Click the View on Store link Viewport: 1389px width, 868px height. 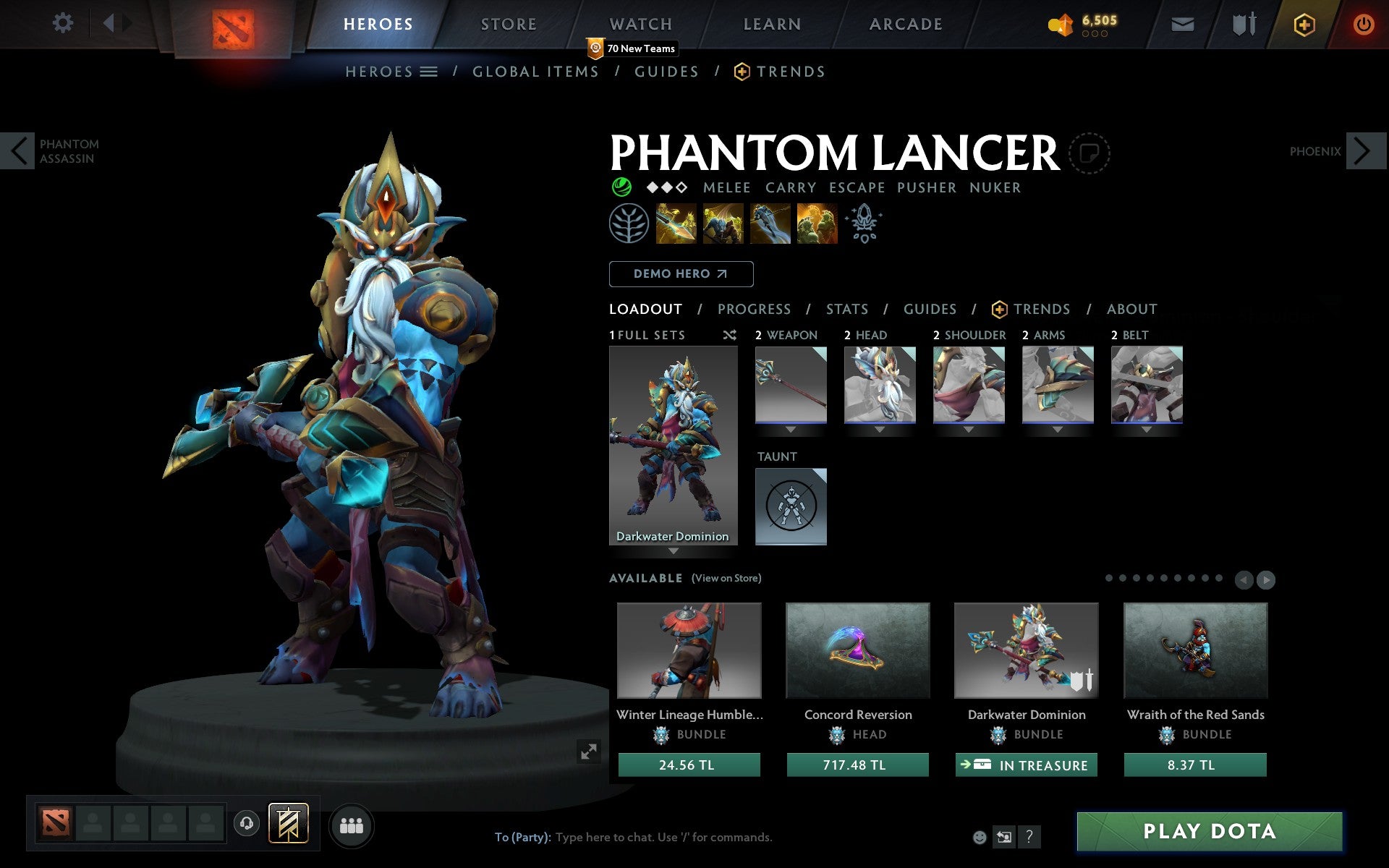(726, 579)
